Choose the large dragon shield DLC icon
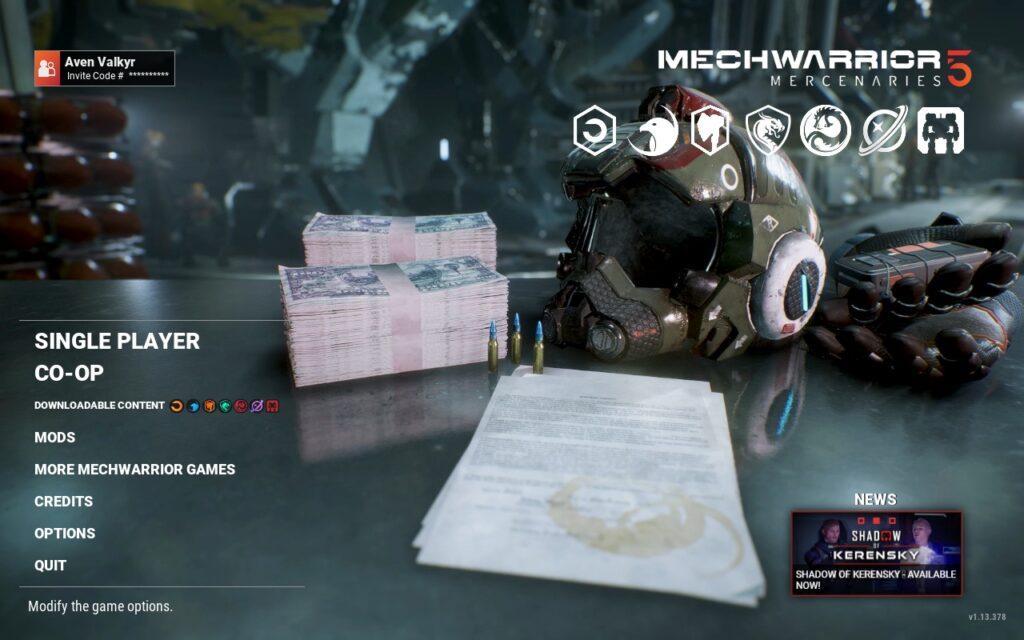Viewport: 1024px width, 640px height. [768, 131]
